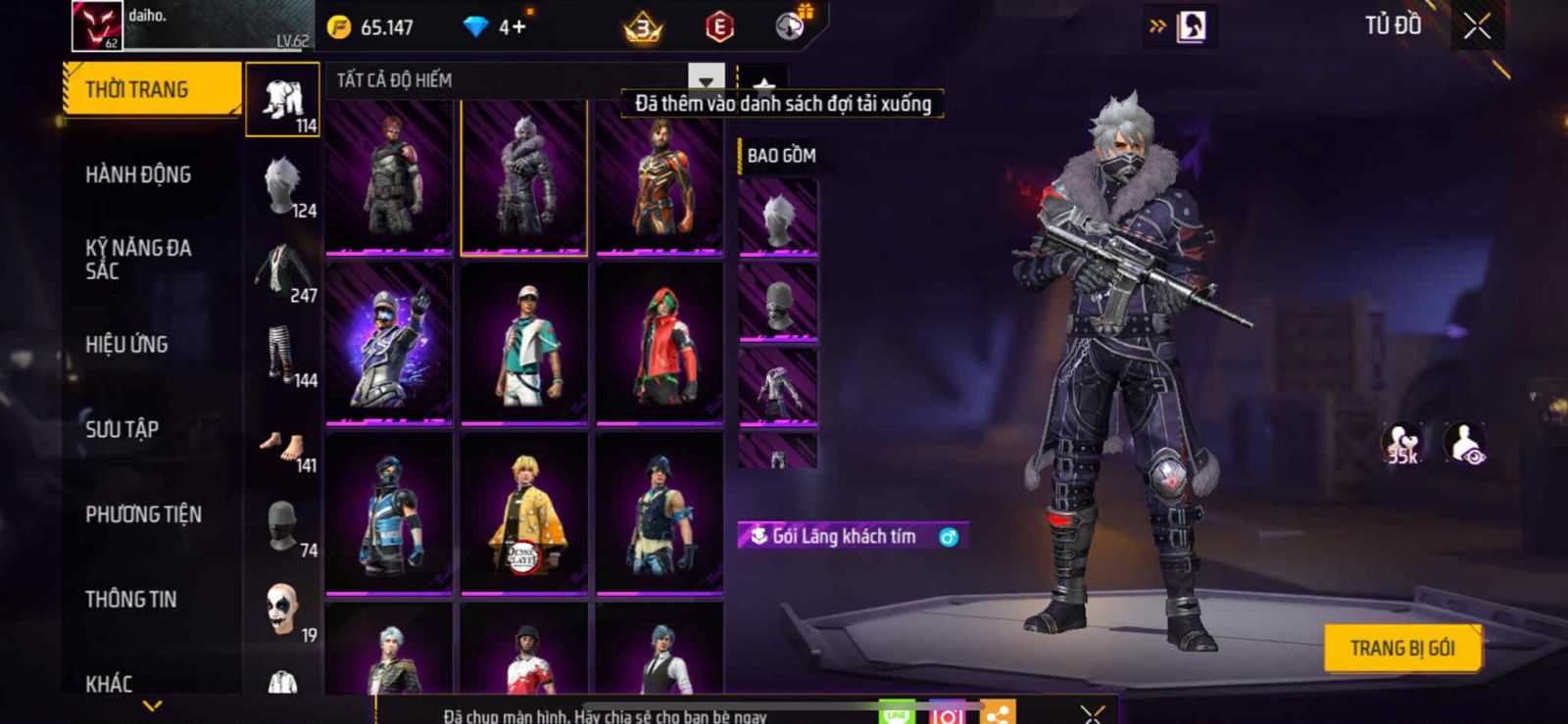Filter by the jacket tops subcategory
The width and height of the screenshot is (1568, 724).
pyautogui.click(x=283, y=271)
